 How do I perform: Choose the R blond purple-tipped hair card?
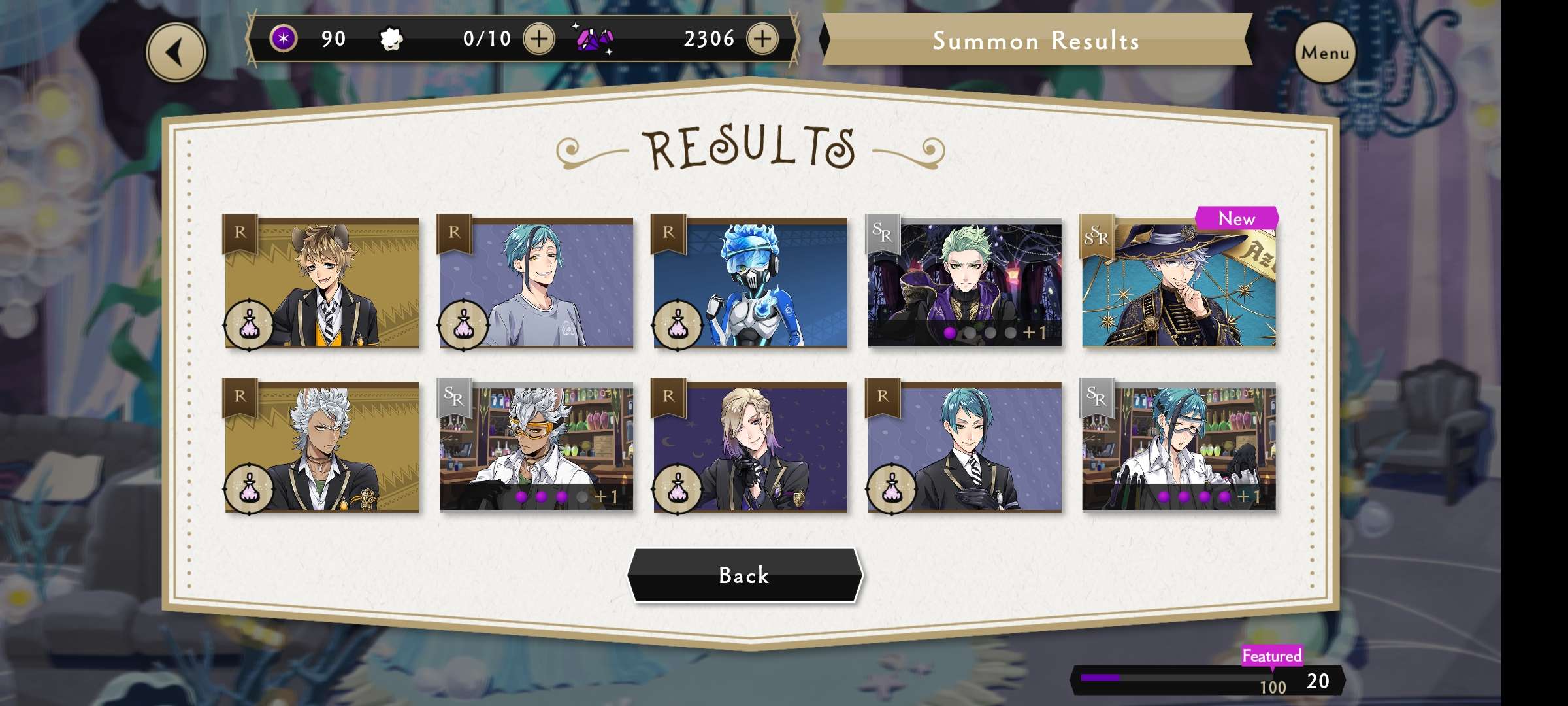(750, 446)
